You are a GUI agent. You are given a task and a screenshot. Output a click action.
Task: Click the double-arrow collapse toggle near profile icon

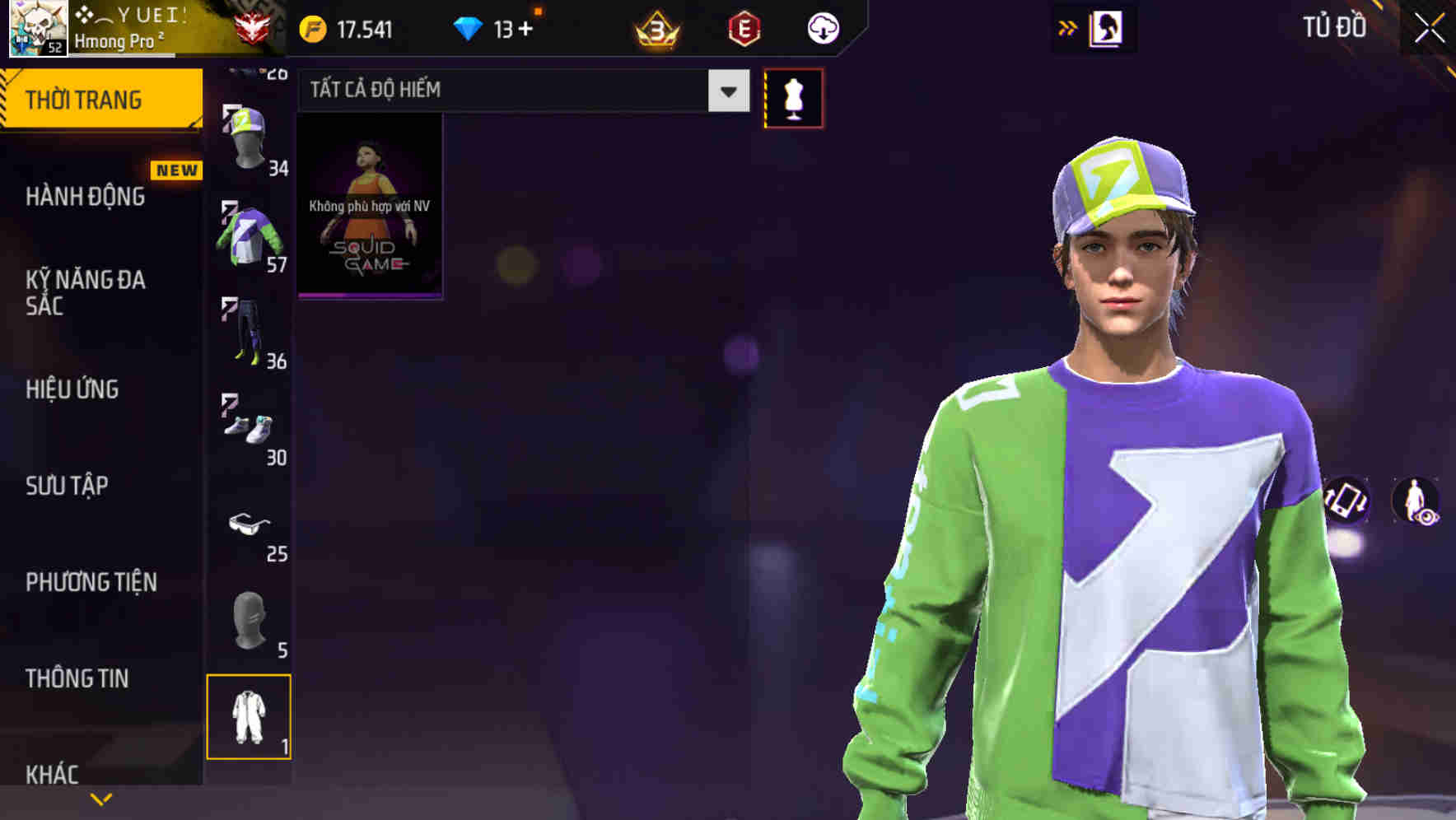(1066, 27)
